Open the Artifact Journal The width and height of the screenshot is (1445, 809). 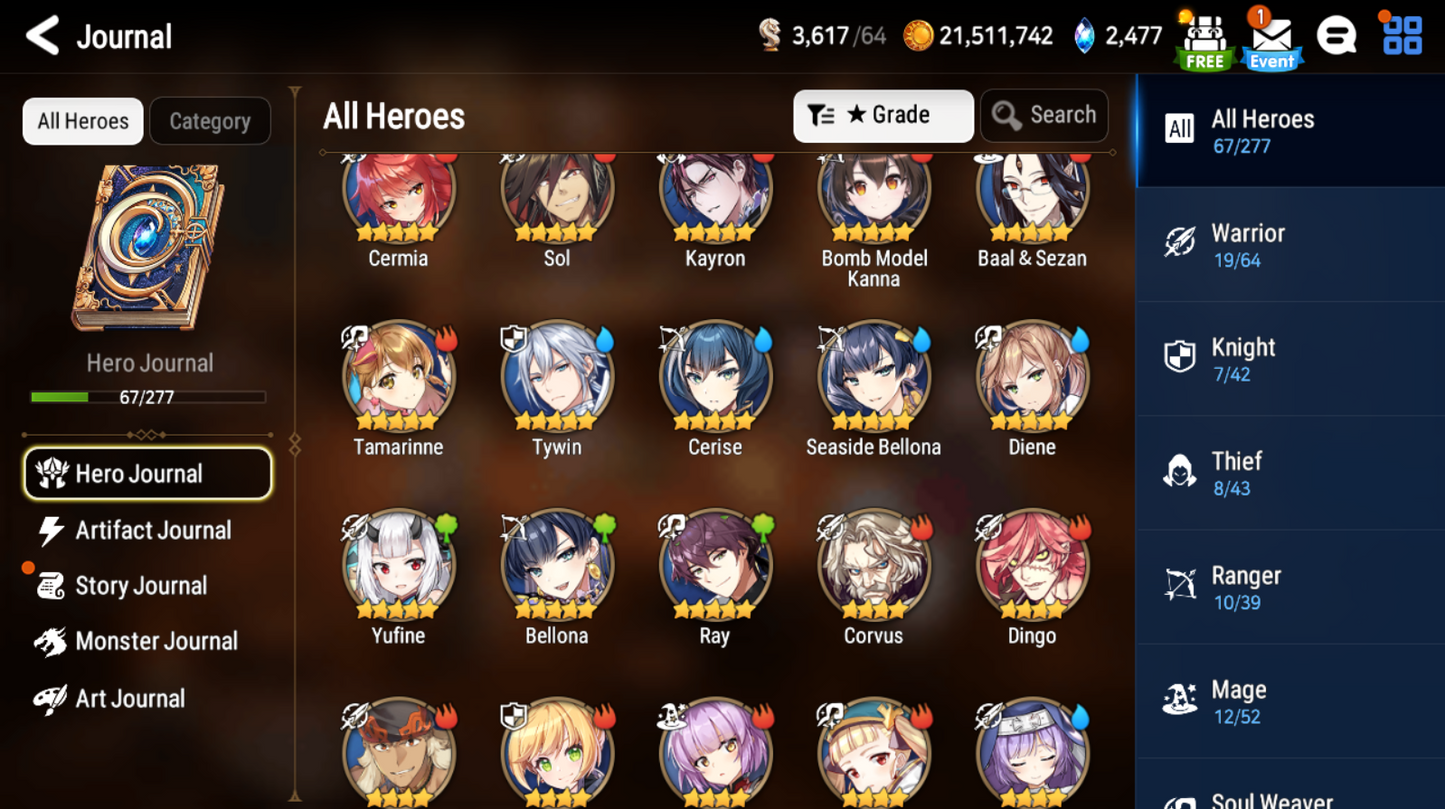(x=152, y=530)
